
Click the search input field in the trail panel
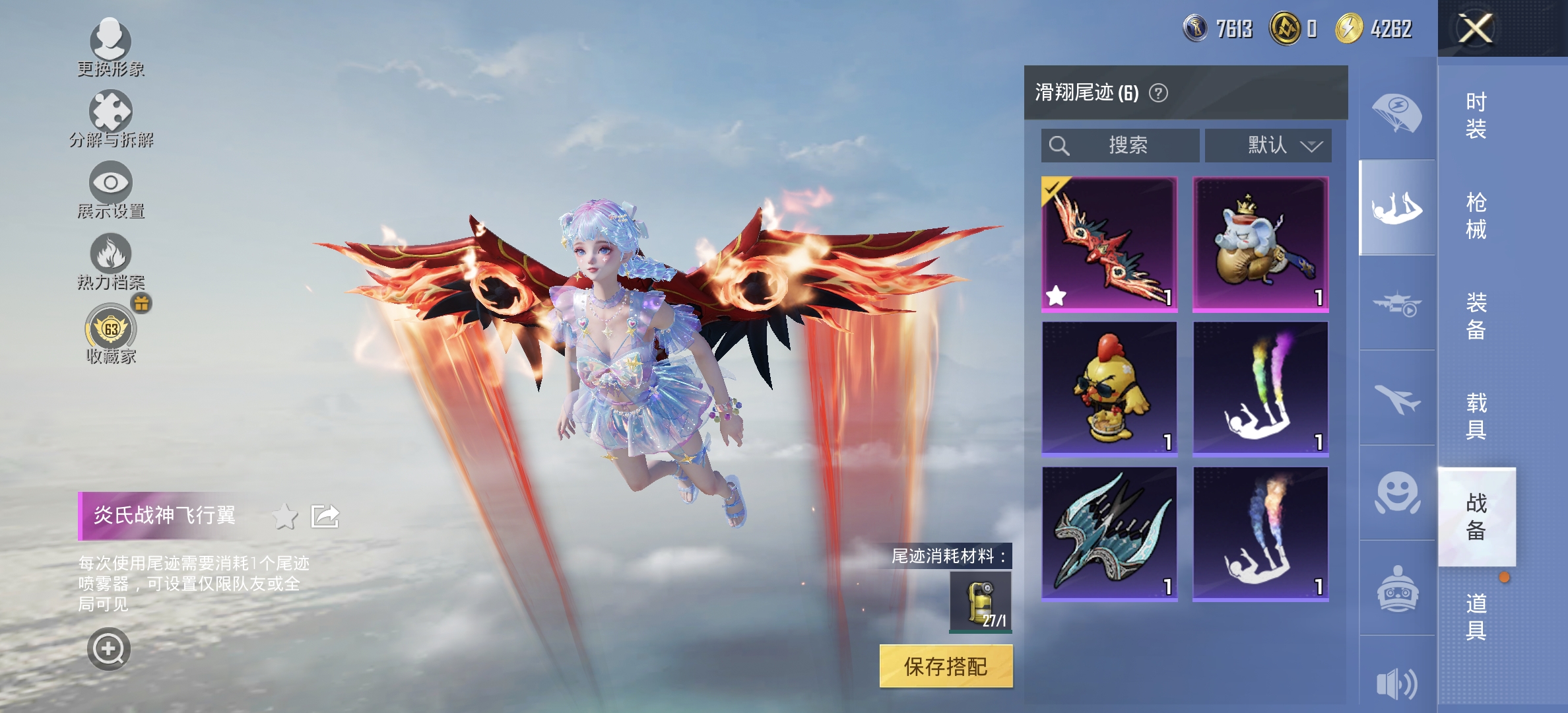[1119, 146]
